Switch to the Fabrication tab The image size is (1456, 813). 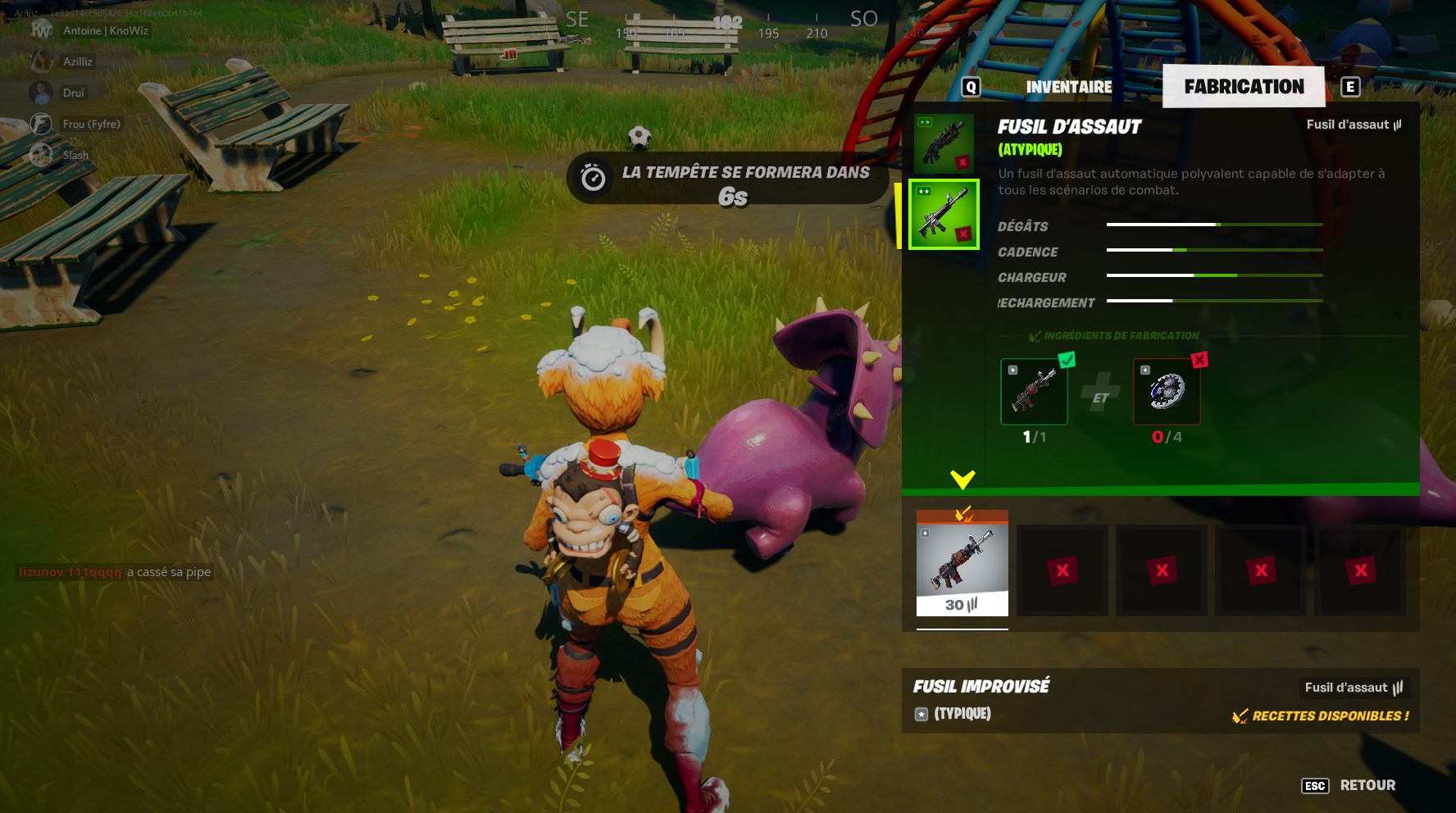pyautogui.click(x=1243, y=86)
